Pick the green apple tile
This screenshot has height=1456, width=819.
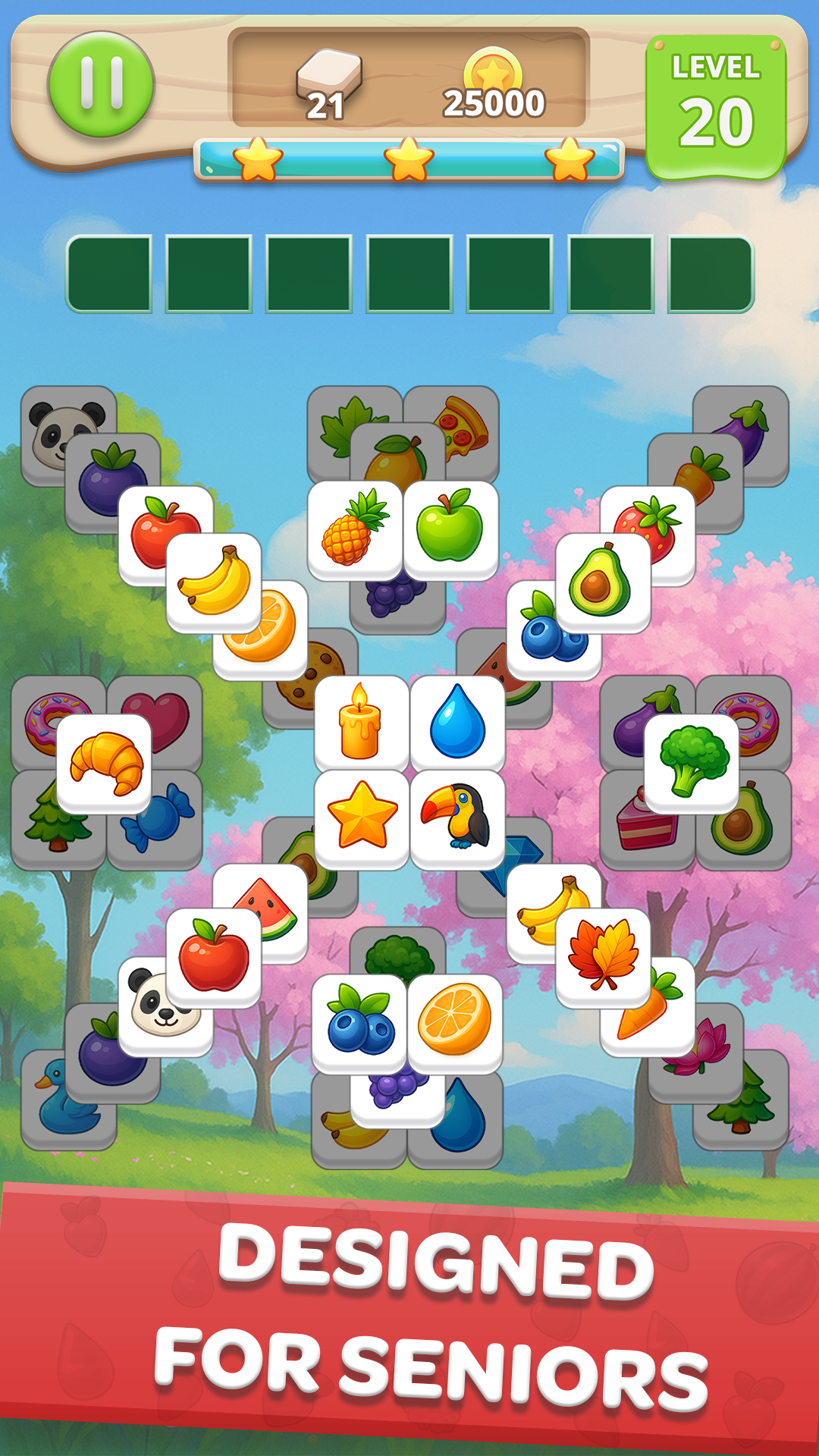[x=450, y=528]
